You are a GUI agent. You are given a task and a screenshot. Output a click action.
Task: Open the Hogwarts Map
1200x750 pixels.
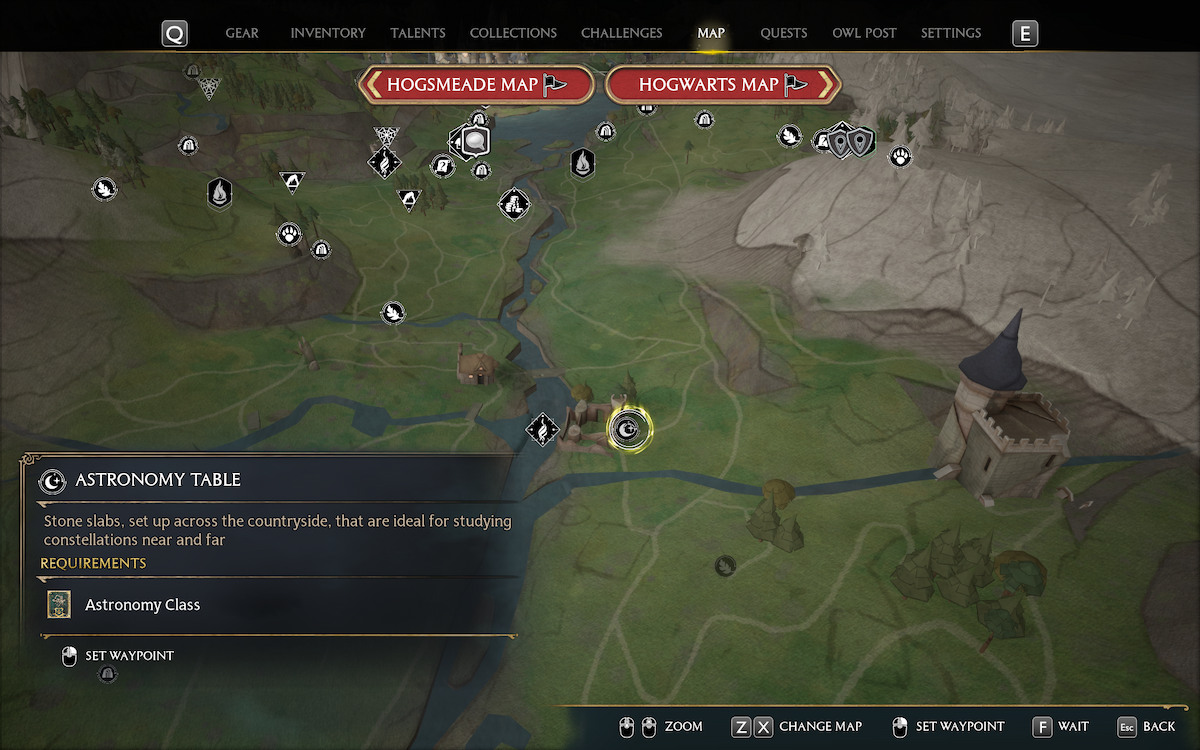722,85
